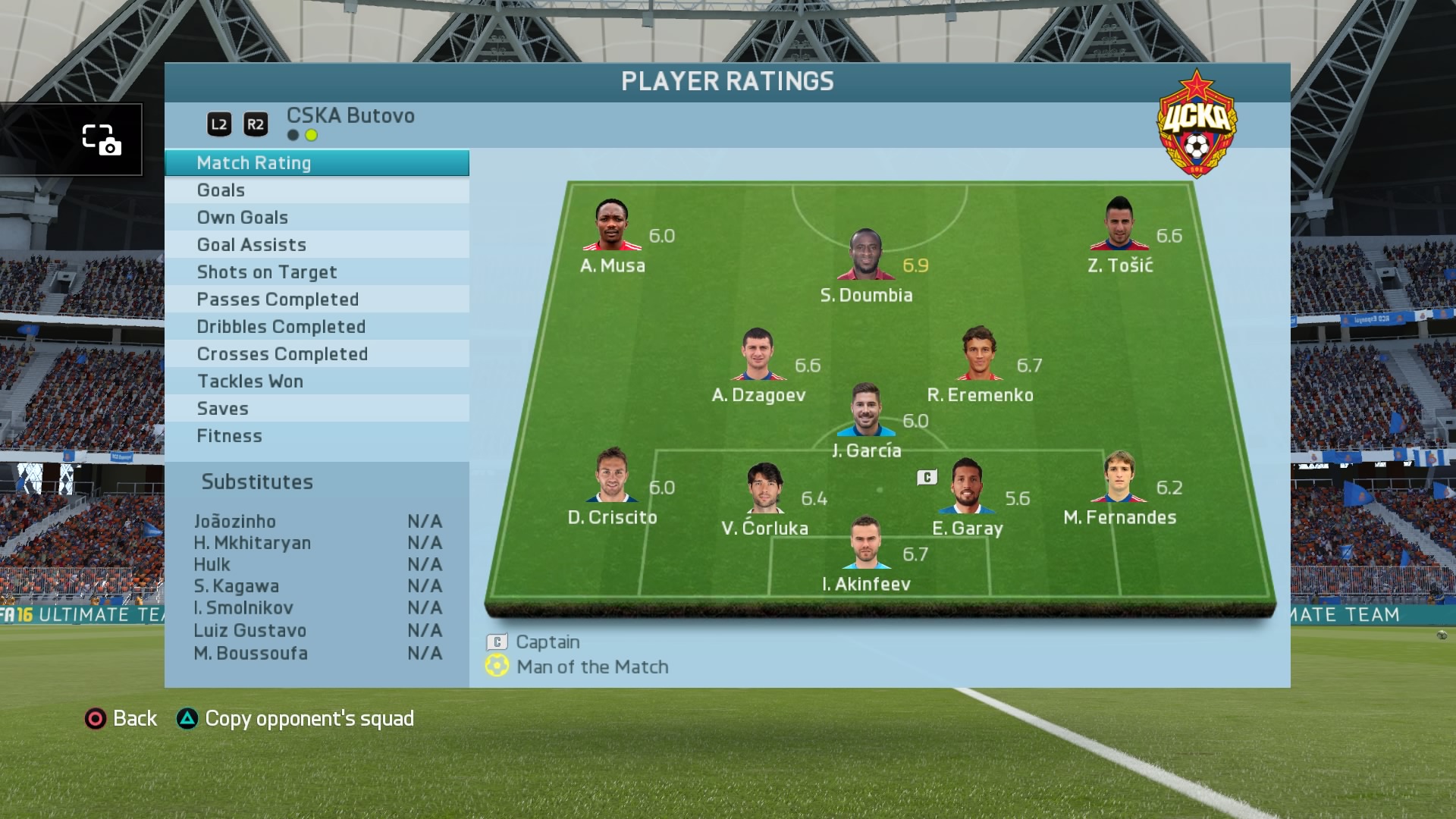The image size is (1456, 819).
Task: Open the Goal Assists stat
Action: [316, 245]
